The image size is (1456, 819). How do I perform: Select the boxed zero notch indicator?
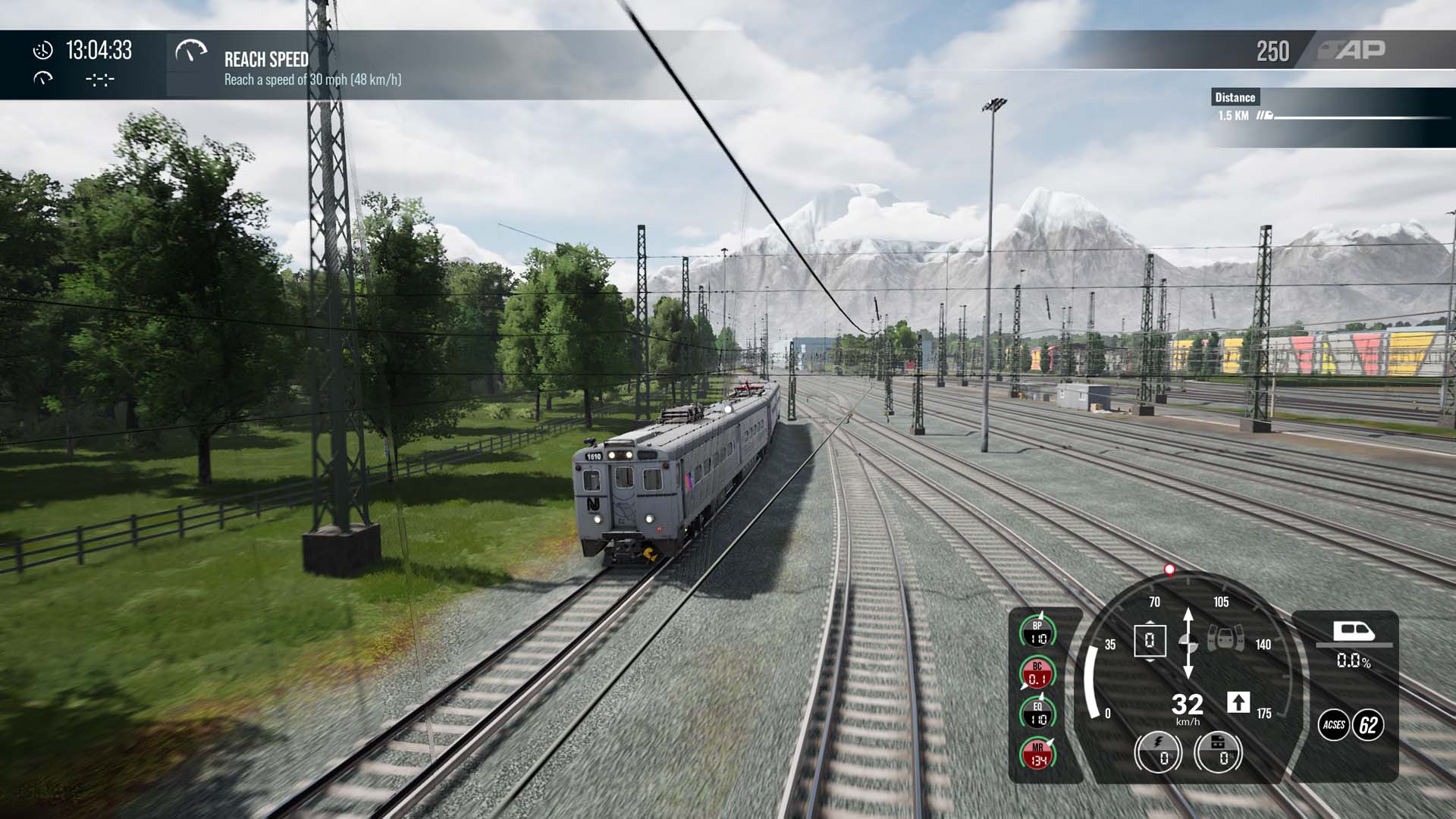click(x=1150, y=641)
